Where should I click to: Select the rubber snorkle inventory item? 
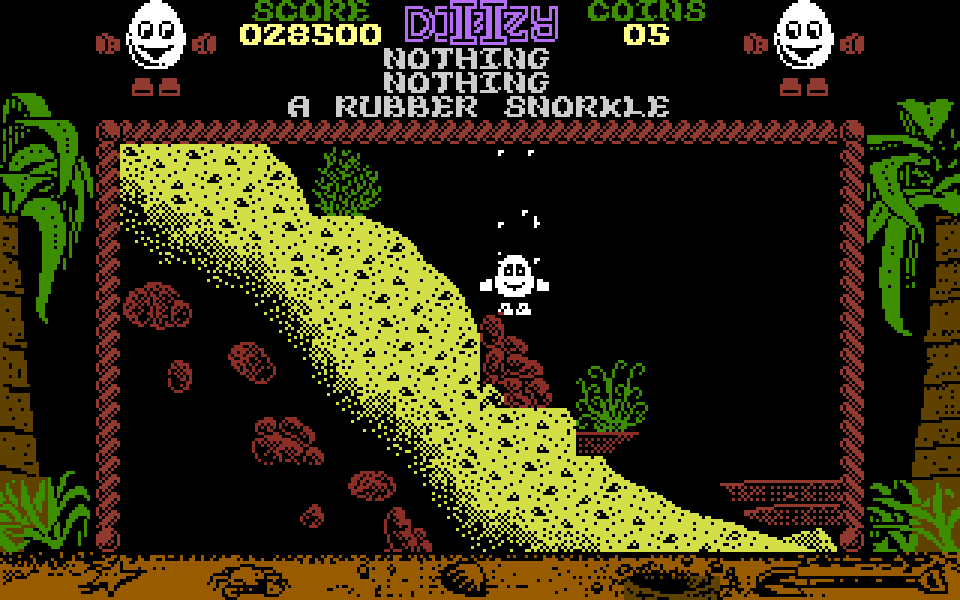(x=478, y=106)
